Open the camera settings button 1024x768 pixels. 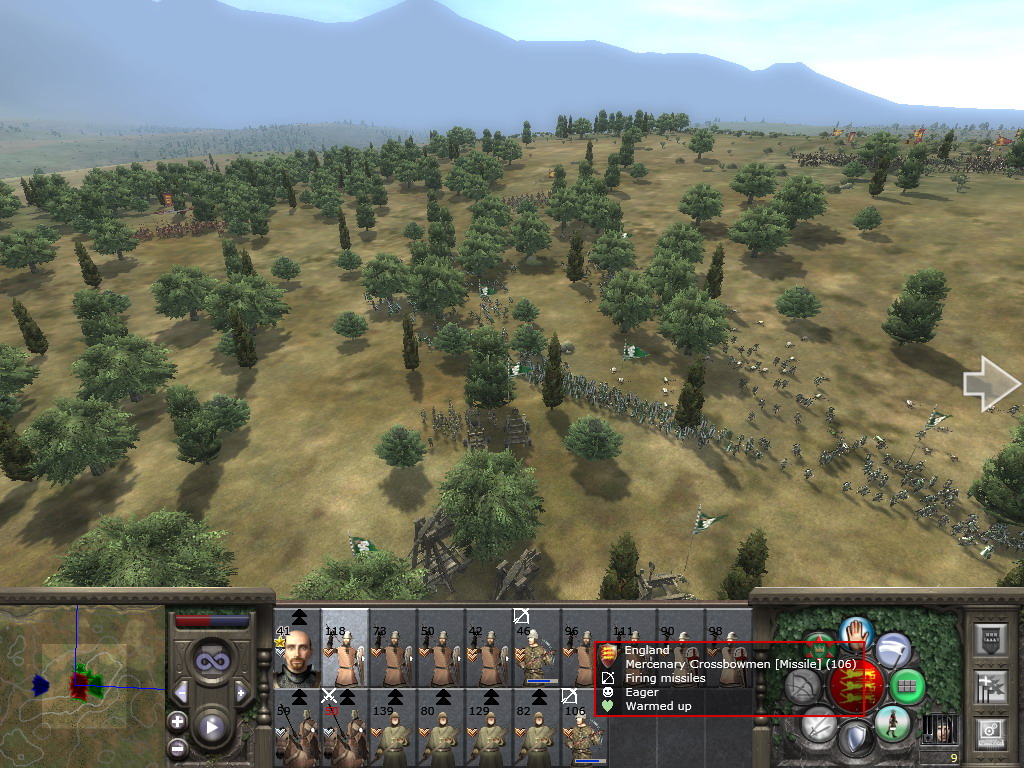coord(991,732)
